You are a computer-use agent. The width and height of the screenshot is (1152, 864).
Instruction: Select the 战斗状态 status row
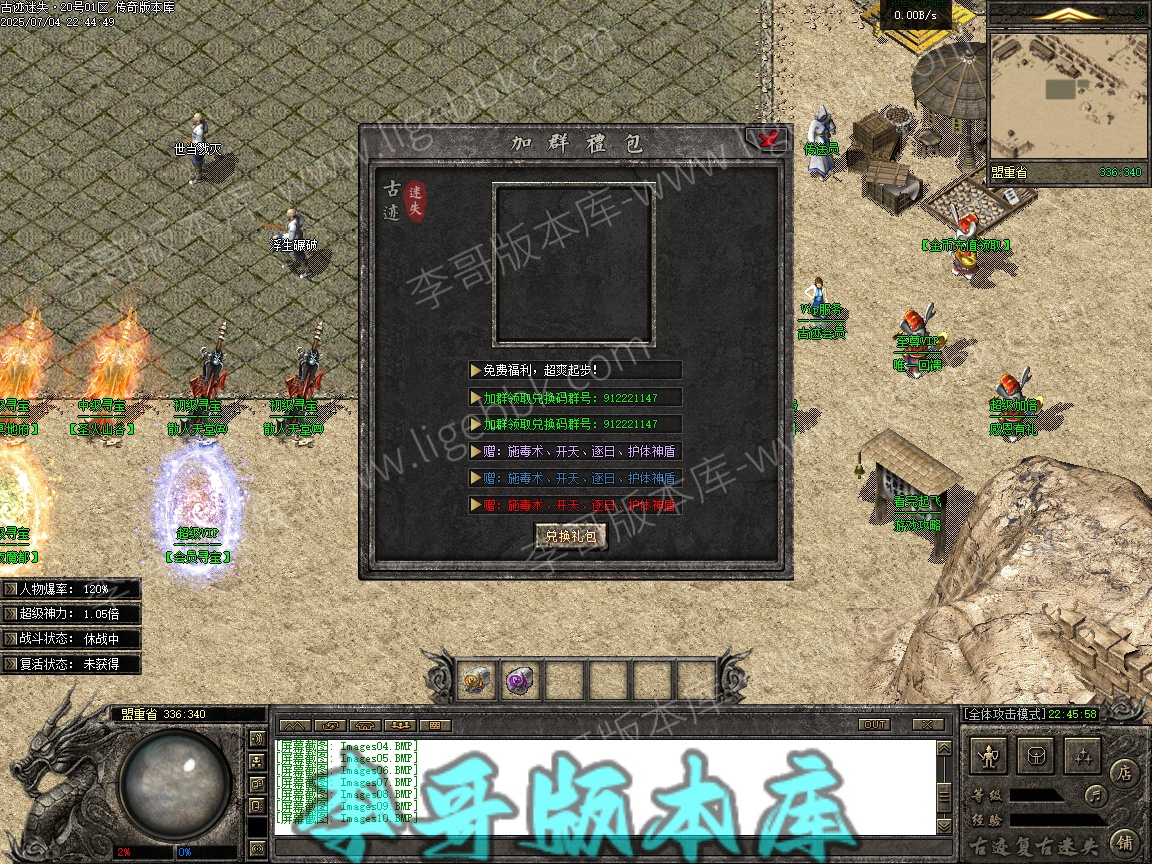(71, 639)
